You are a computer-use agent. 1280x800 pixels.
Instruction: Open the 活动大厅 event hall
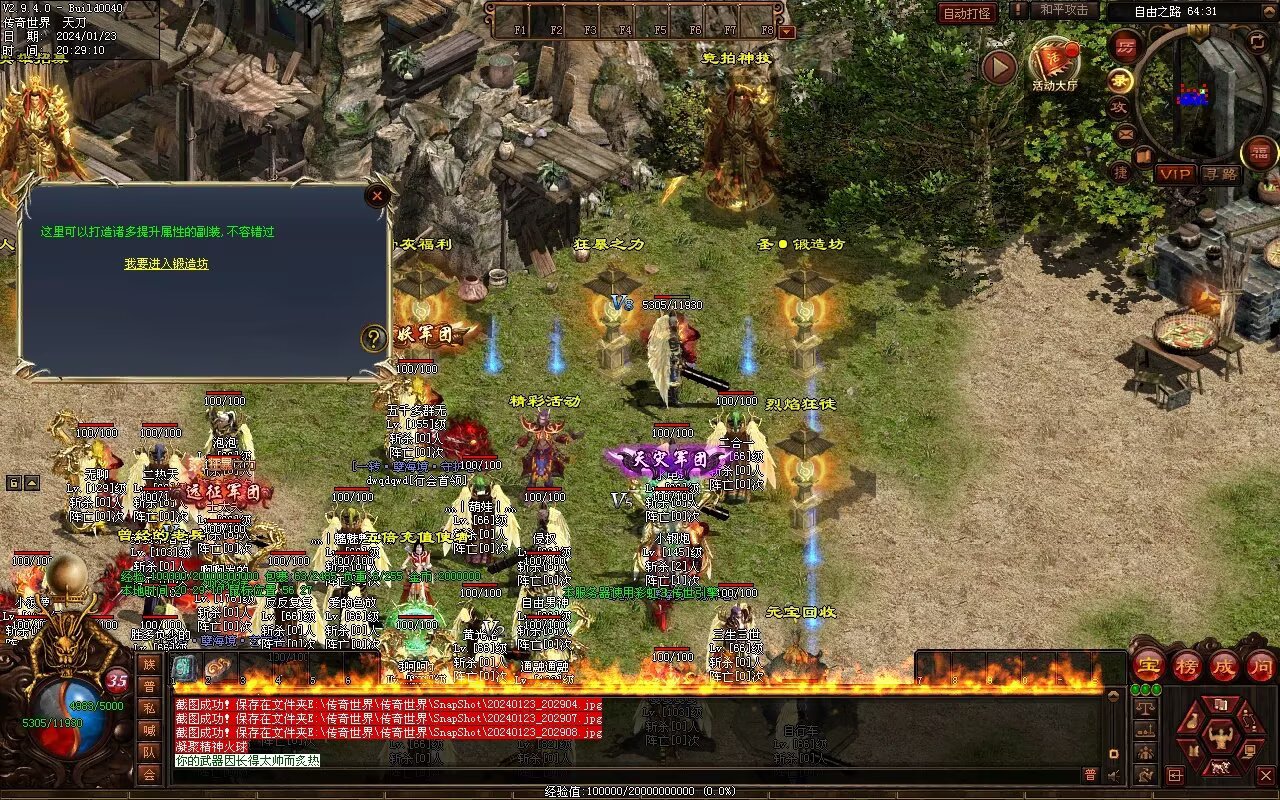point(1054,64)
